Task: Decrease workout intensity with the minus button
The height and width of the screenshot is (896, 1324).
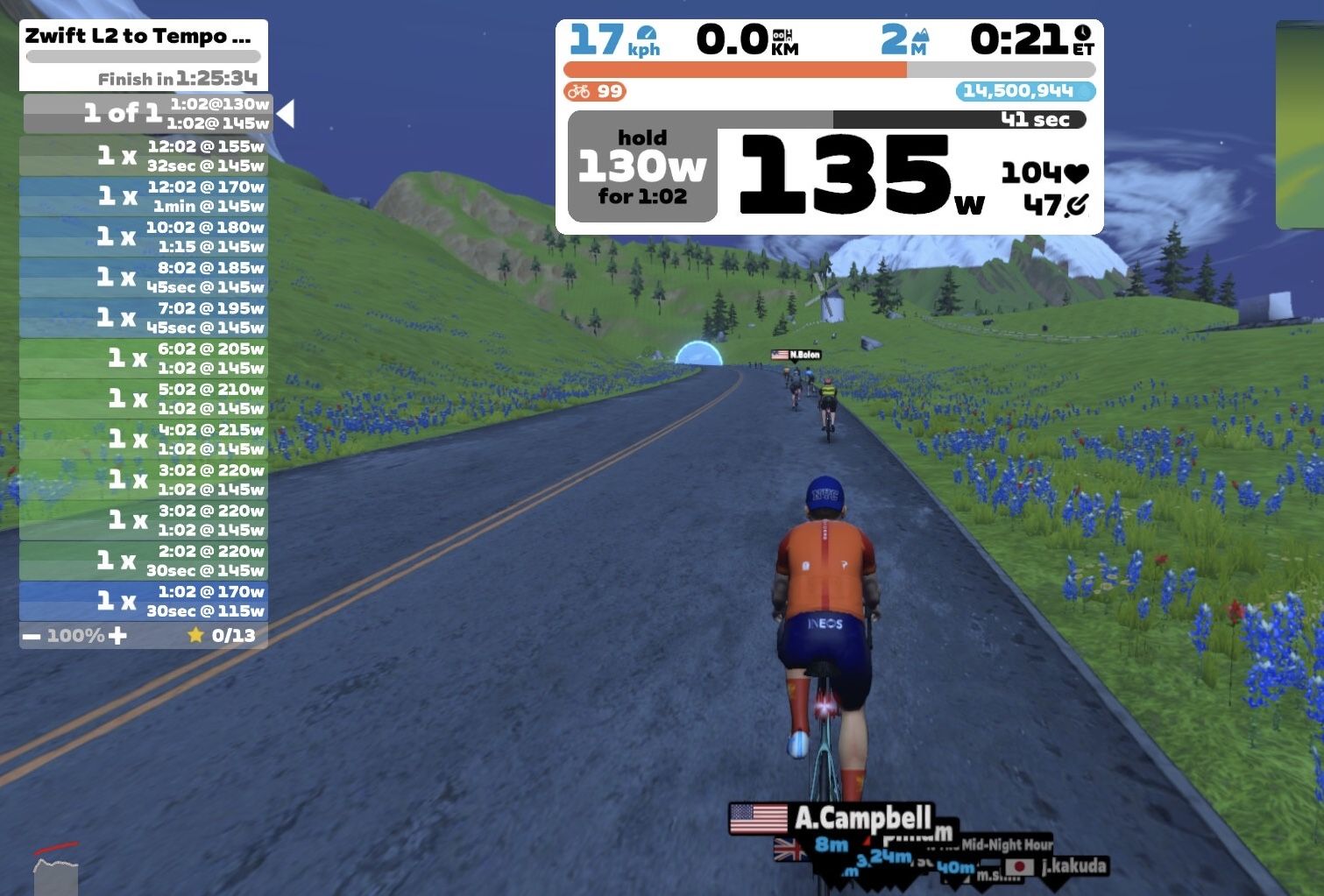Action: click(32, 636)
